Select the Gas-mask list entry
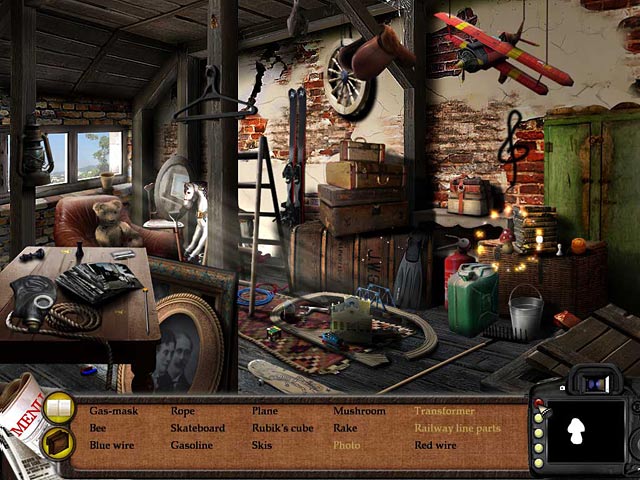640x480 pixels. click(112, 411)
